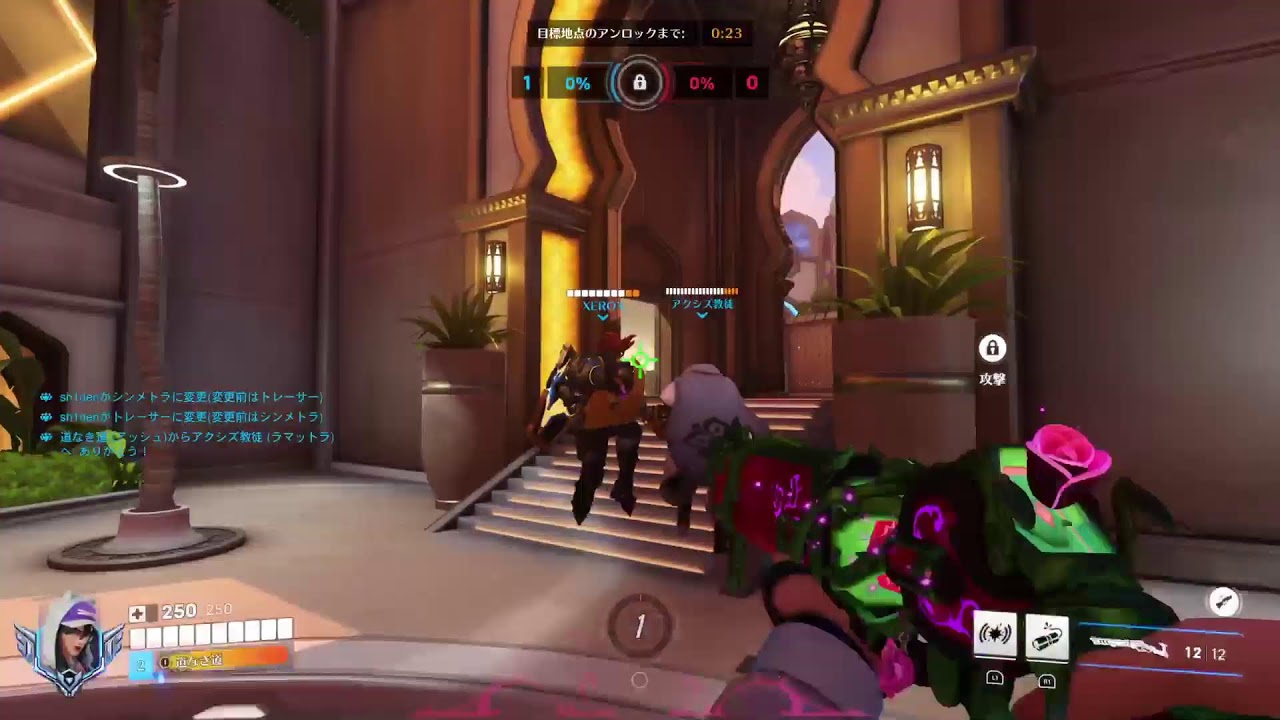Click the round rifle melee icon
The width and height of the screenshot is (1280, 720).
[x=1224, y=601]
